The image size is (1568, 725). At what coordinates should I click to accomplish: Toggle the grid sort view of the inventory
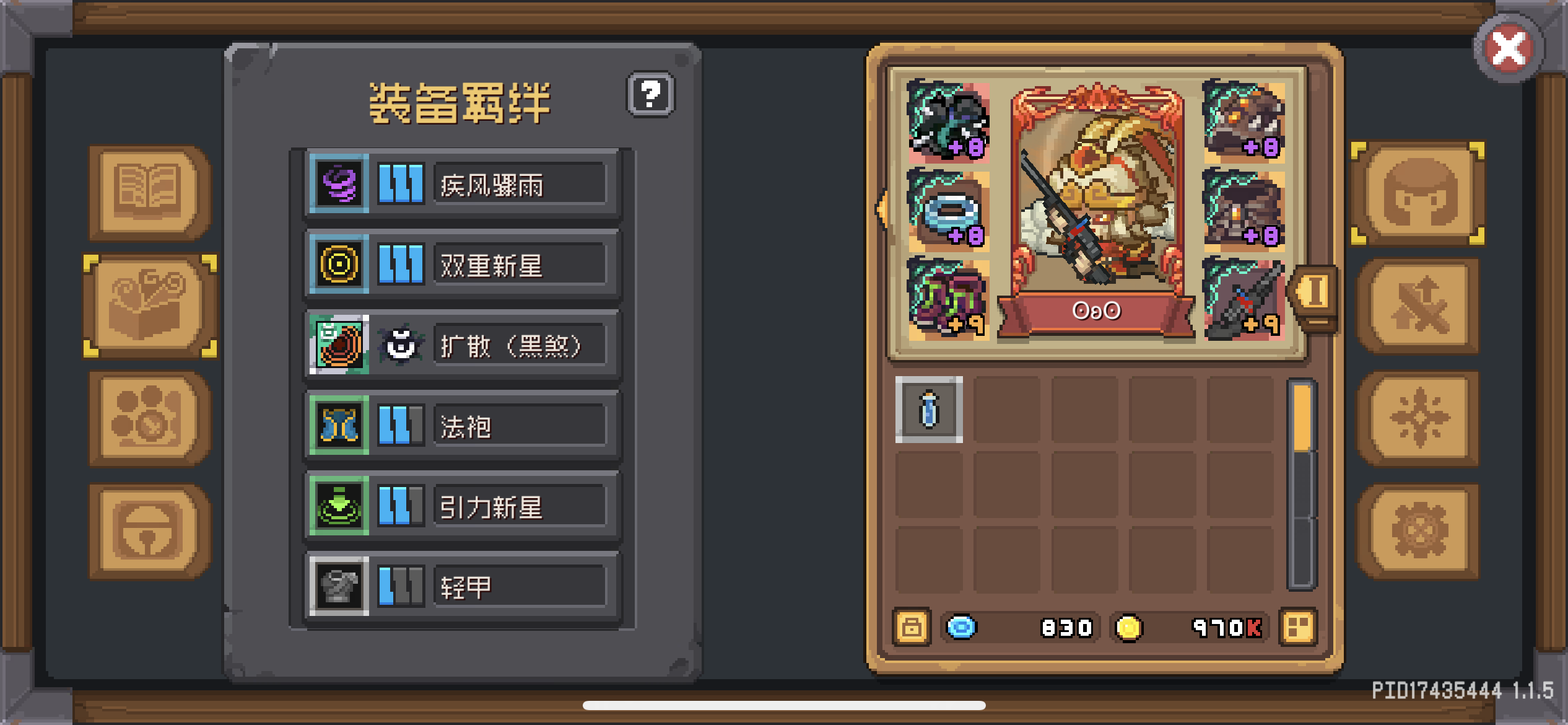pyautogui.click(x=1299, y=627)
